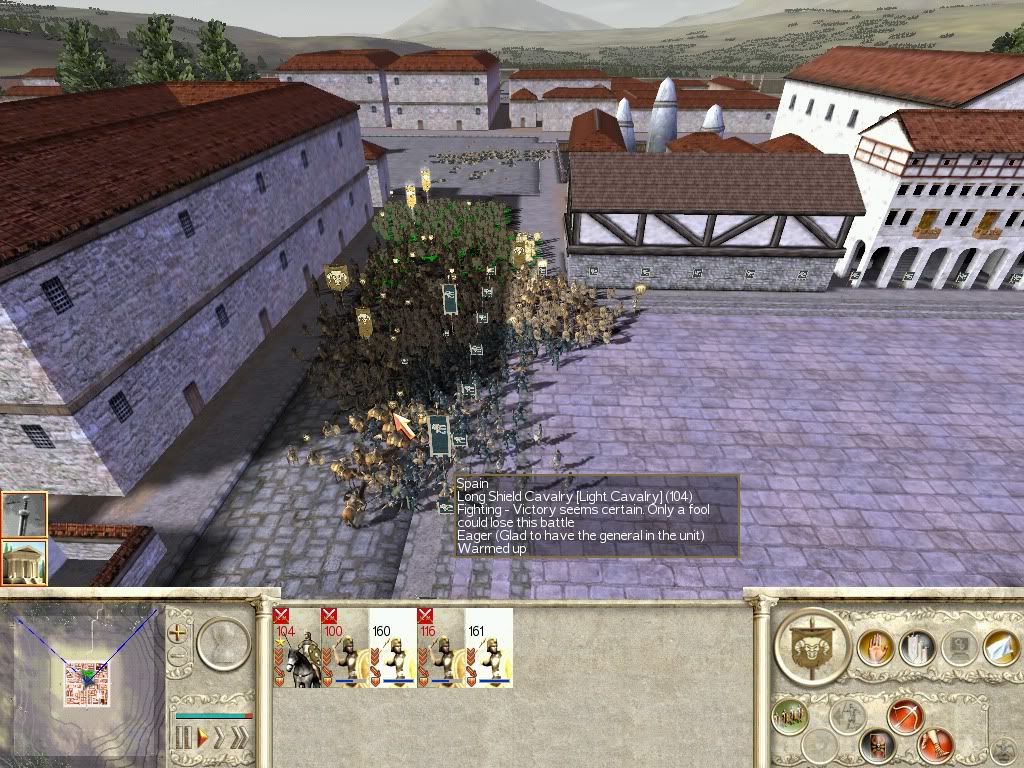The width and height of the screenshot is (1024, 768).
Task: Pause the battle
Action: coord(184,740)
